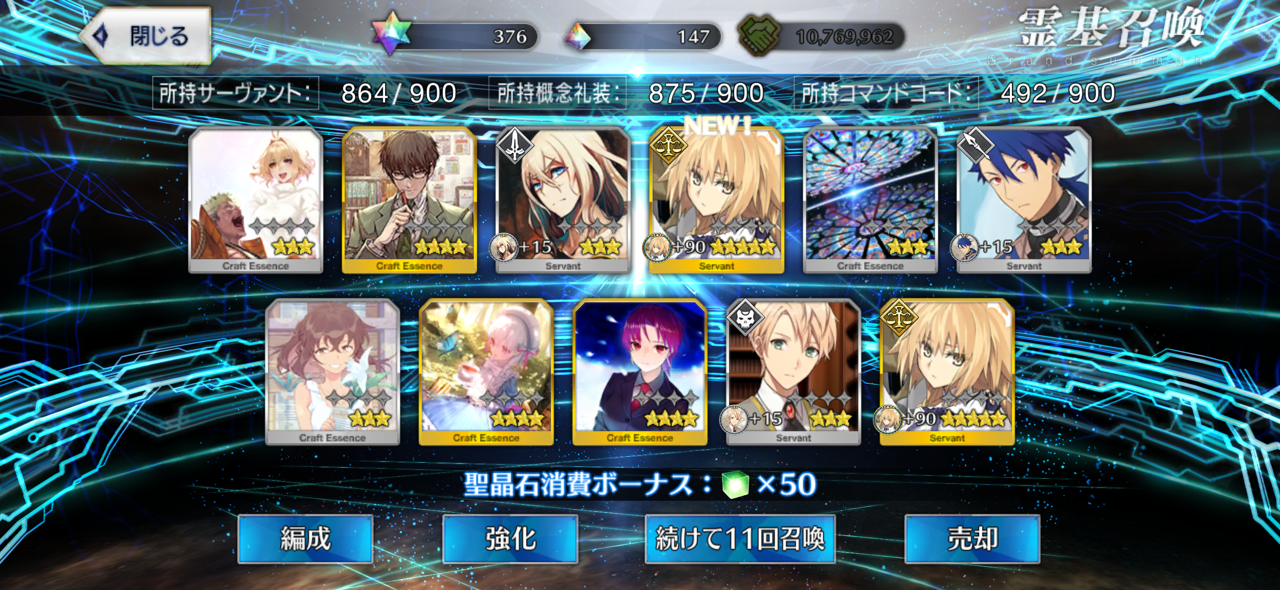Tap the rainbow Saint Quartz star icon
This screenshot has width=1280, height=590.
[x=391, y=35]
